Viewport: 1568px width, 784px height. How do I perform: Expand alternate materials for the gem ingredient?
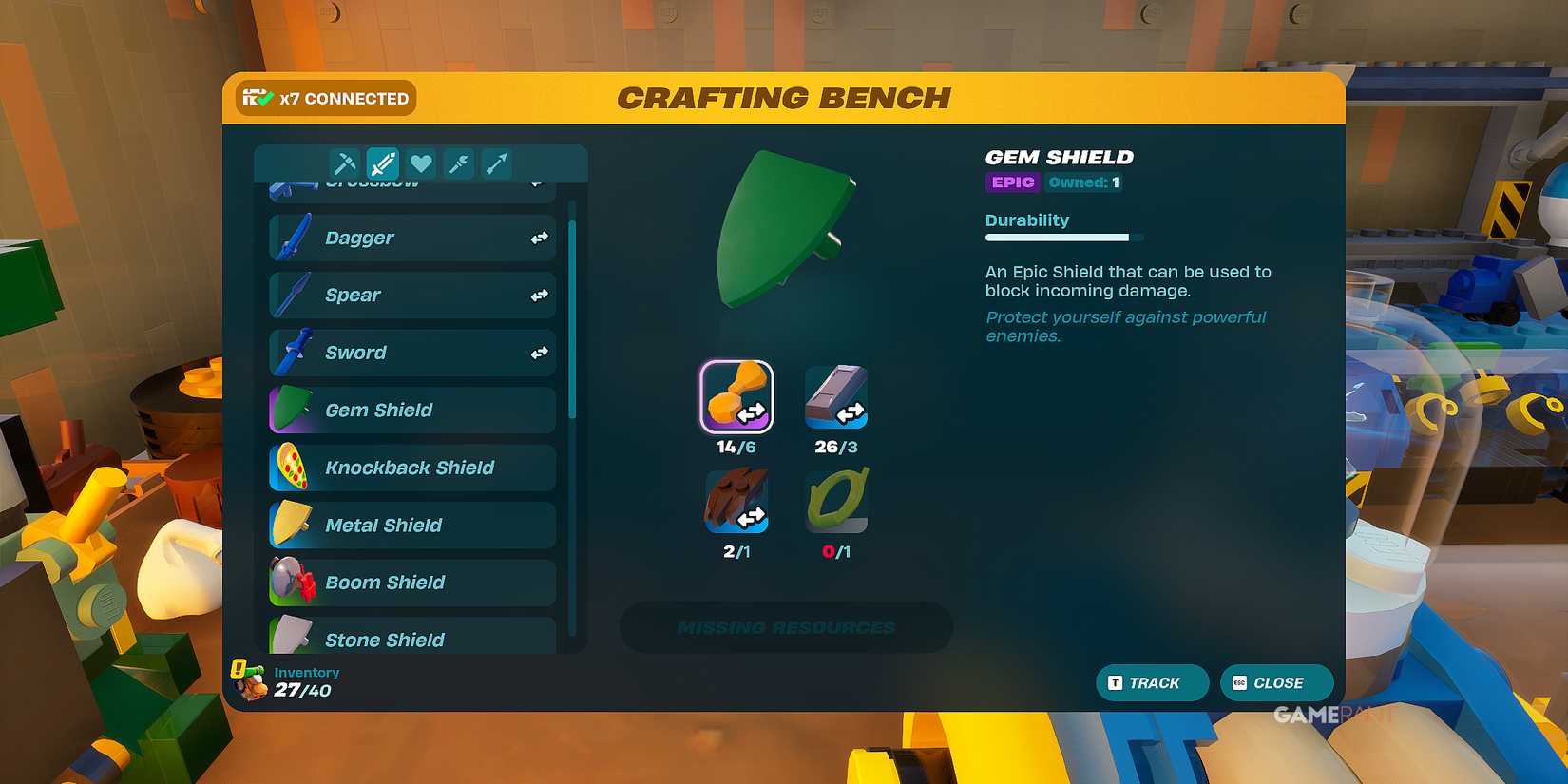[x=751, y=412]
